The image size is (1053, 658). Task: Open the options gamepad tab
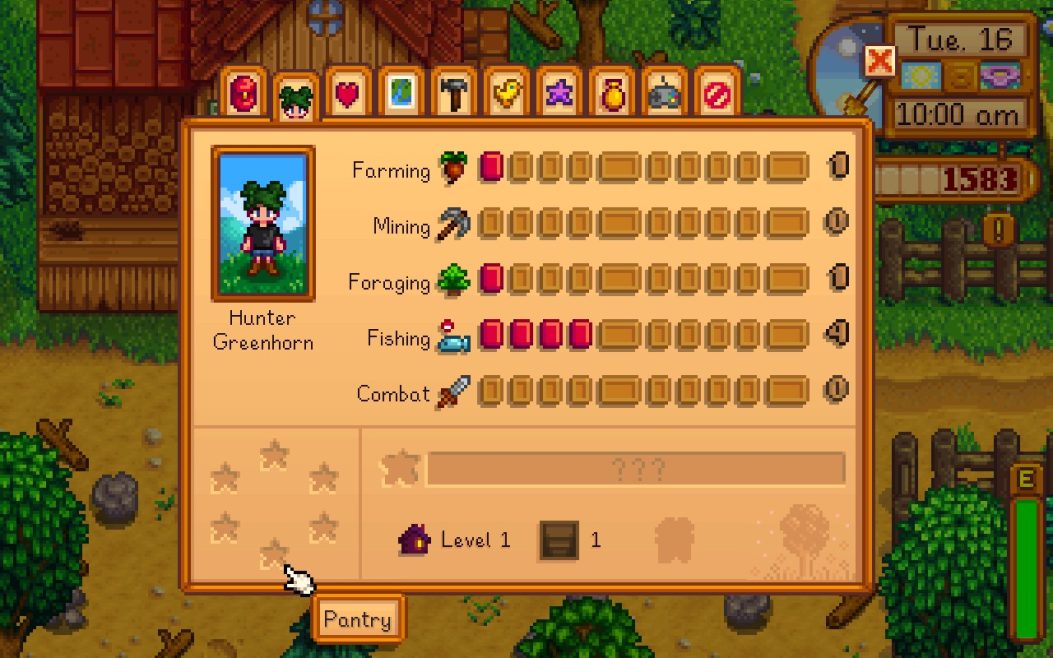663,94
